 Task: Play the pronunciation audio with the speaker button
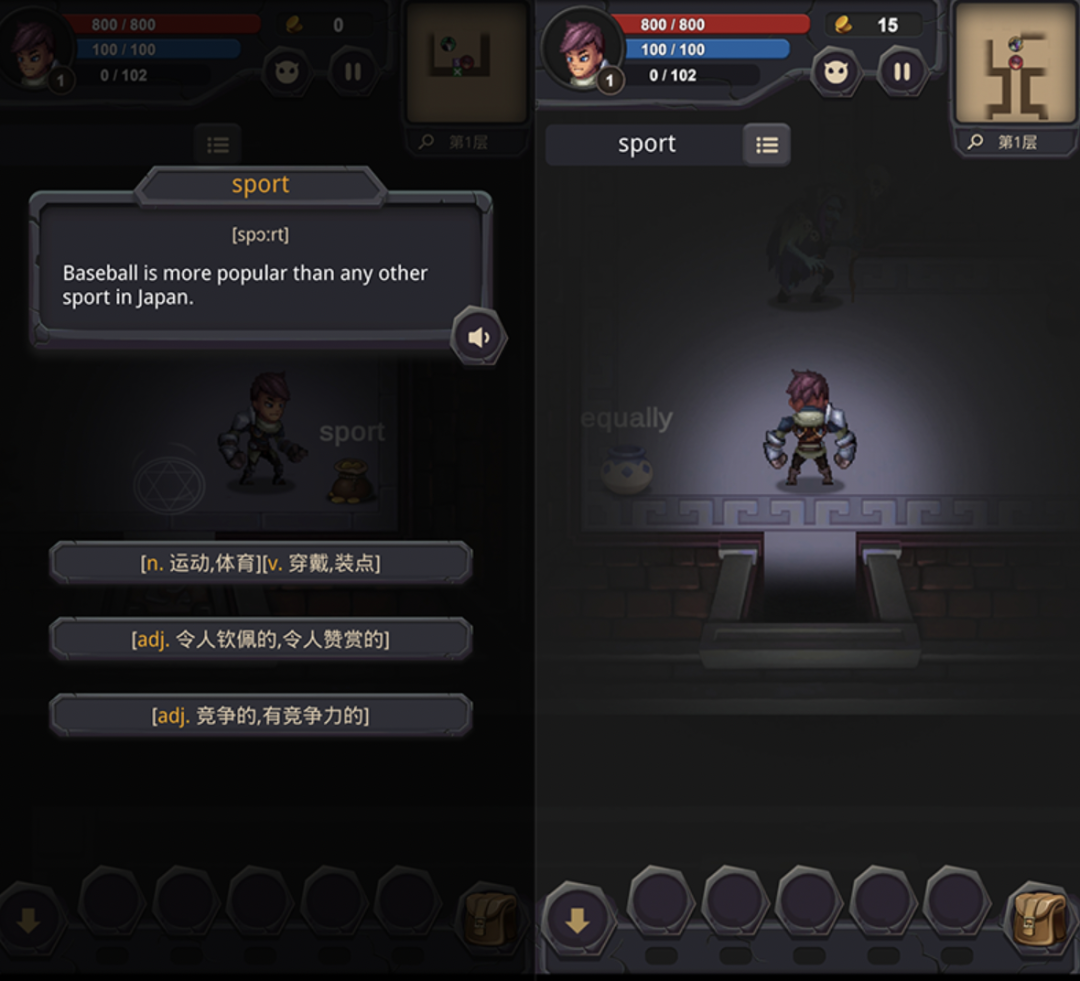479,337
